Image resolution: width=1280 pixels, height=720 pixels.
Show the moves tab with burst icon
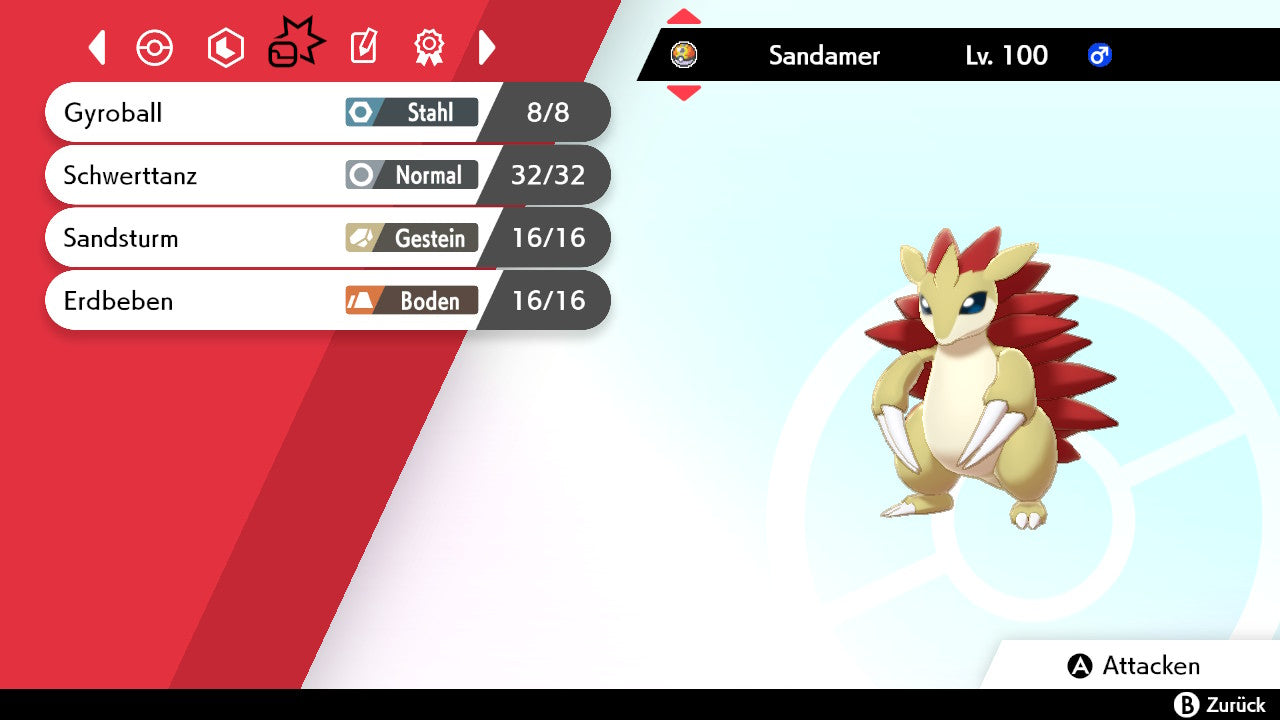(x=295, y=46)
